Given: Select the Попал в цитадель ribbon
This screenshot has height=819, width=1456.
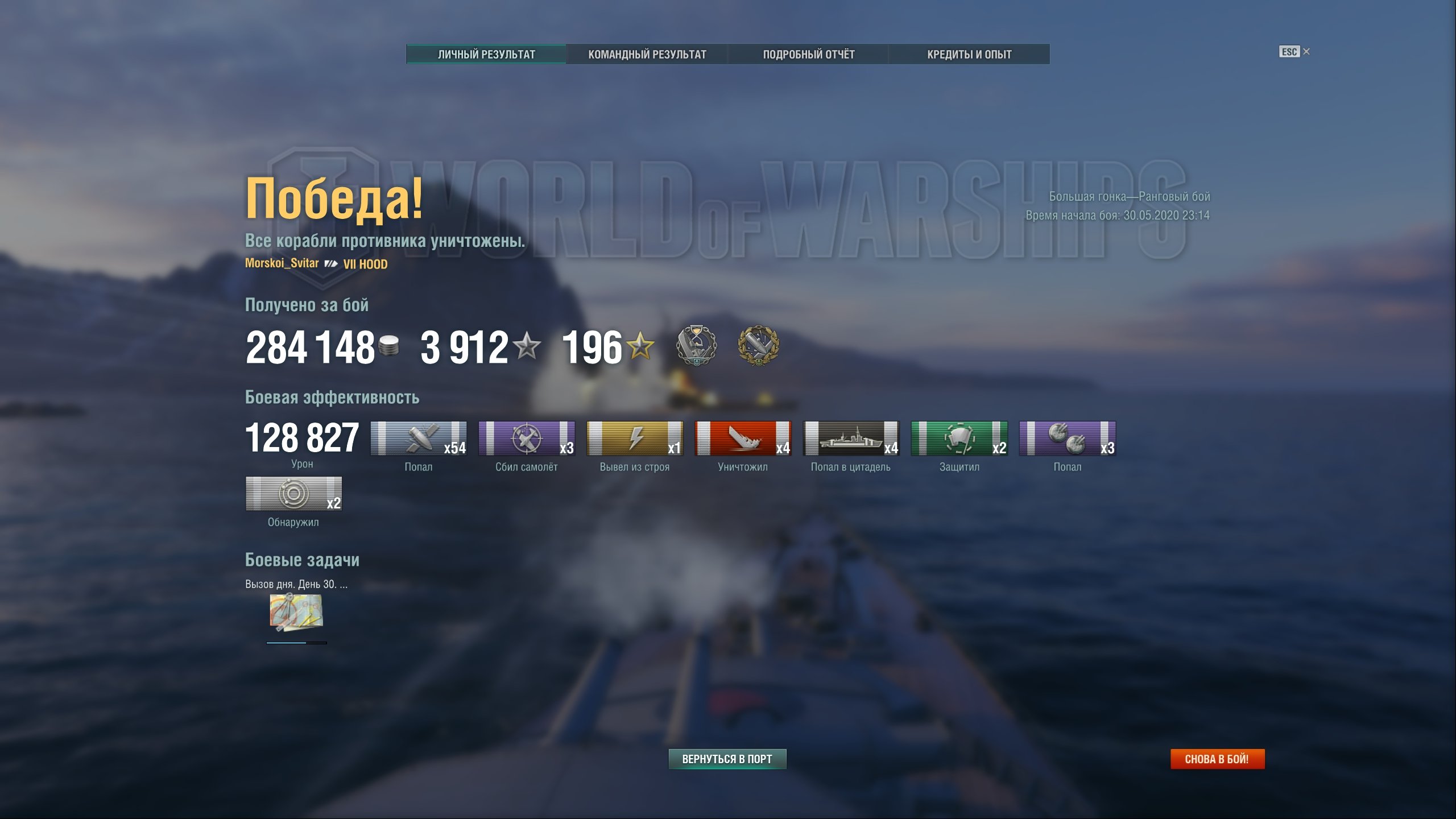Looking at the screenshot, I should 851,439.
